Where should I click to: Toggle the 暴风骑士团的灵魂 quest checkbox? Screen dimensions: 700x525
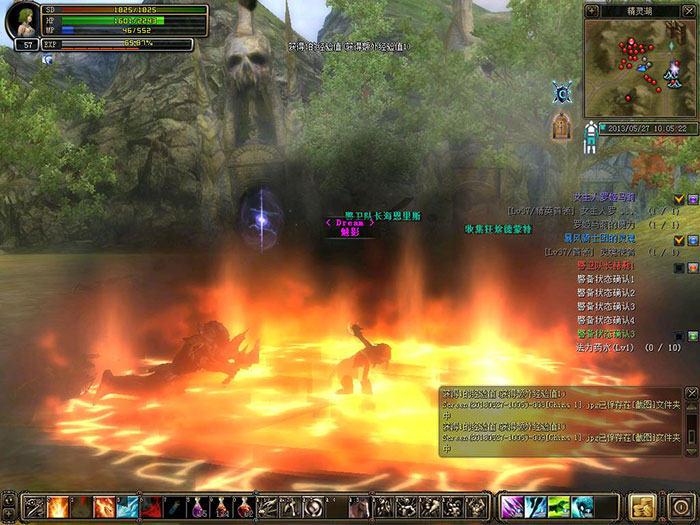[x=679, y=240]
